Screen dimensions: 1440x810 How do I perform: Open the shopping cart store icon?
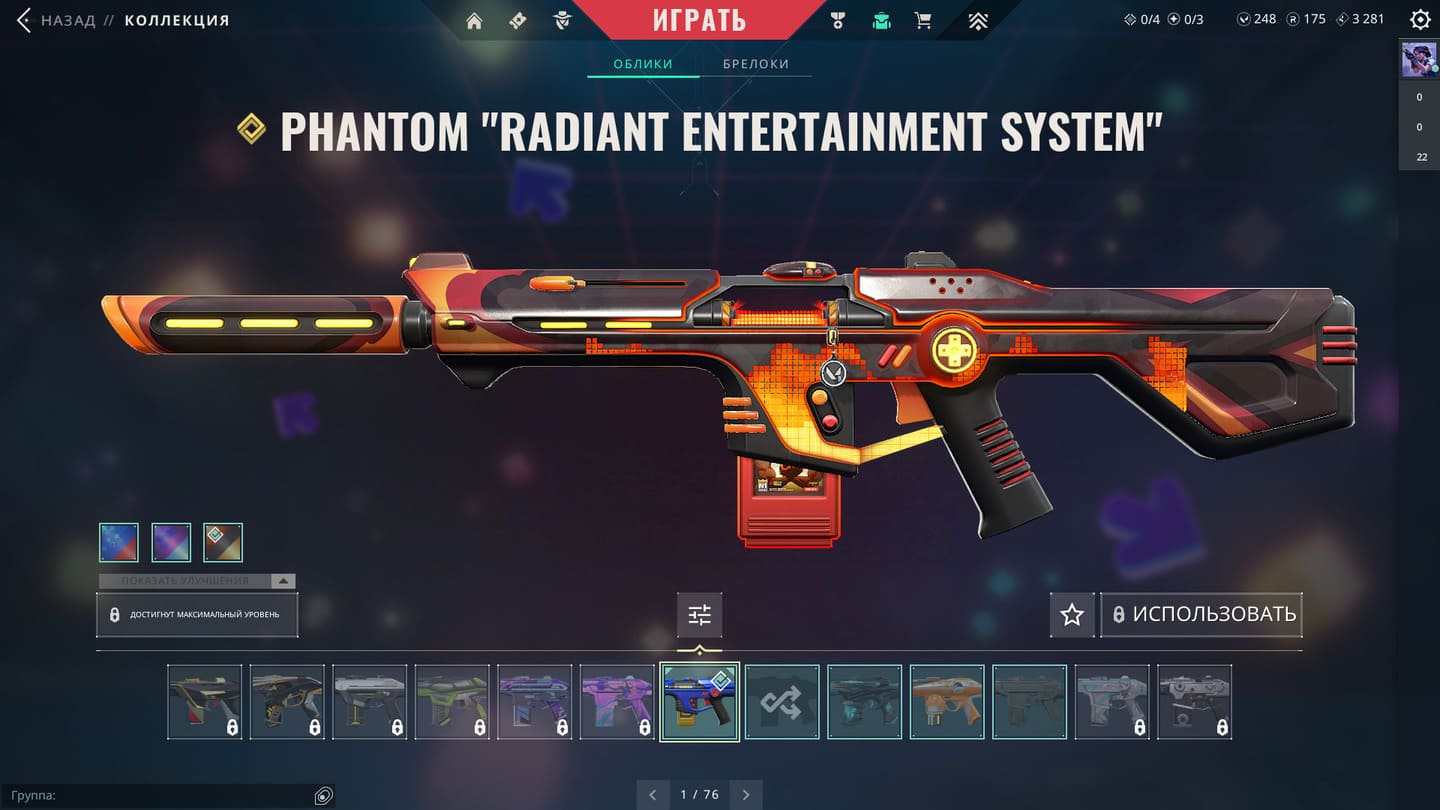point(923,21)
